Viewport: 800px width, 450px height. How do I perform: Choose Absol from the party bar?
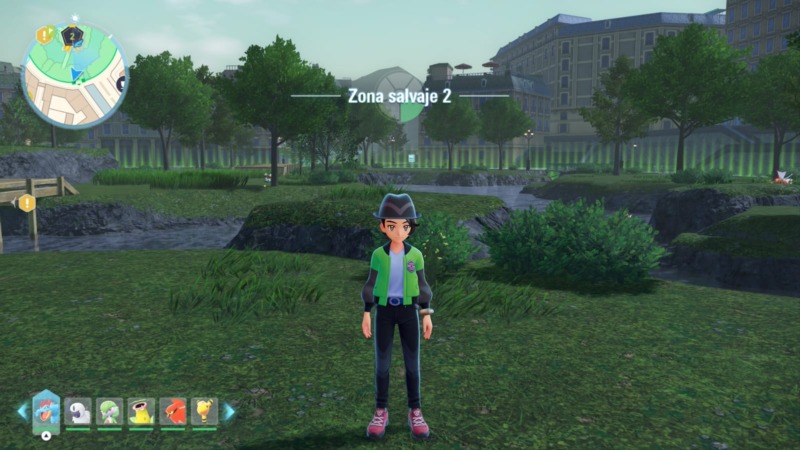pos(78,411)
